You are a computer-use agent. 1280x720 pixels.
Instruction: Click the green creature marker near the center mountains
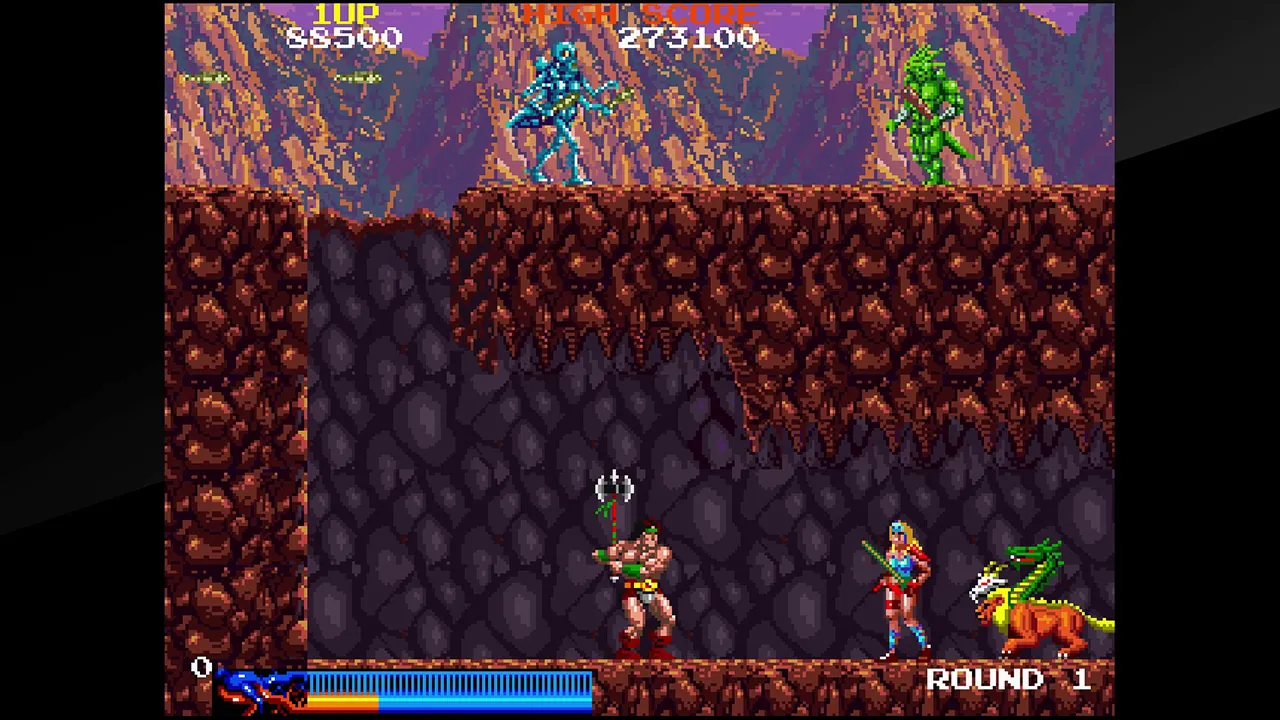coord(358,78)
